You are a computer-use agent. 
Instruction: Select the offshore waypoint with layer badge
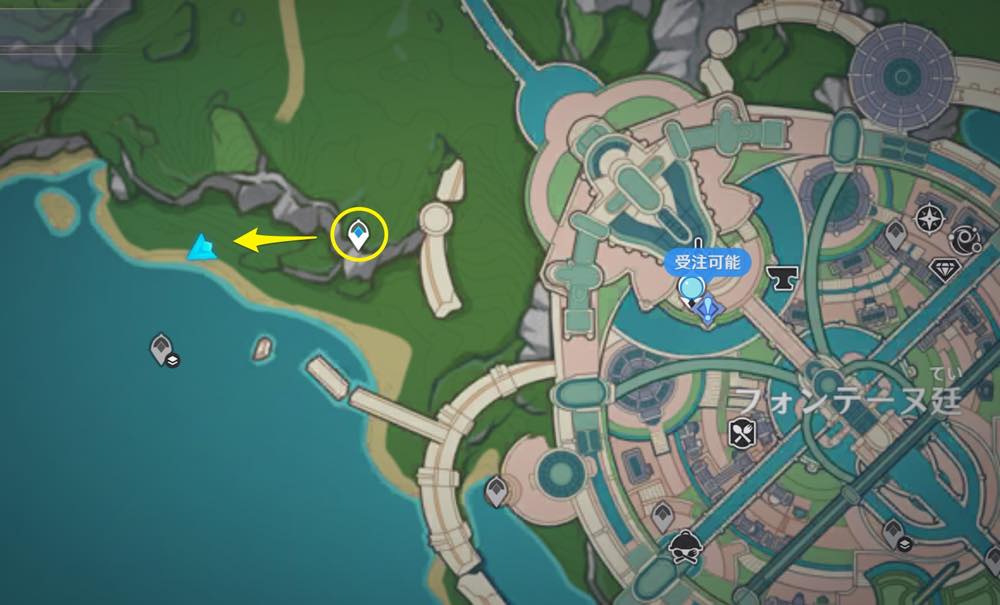pos(163,349)
